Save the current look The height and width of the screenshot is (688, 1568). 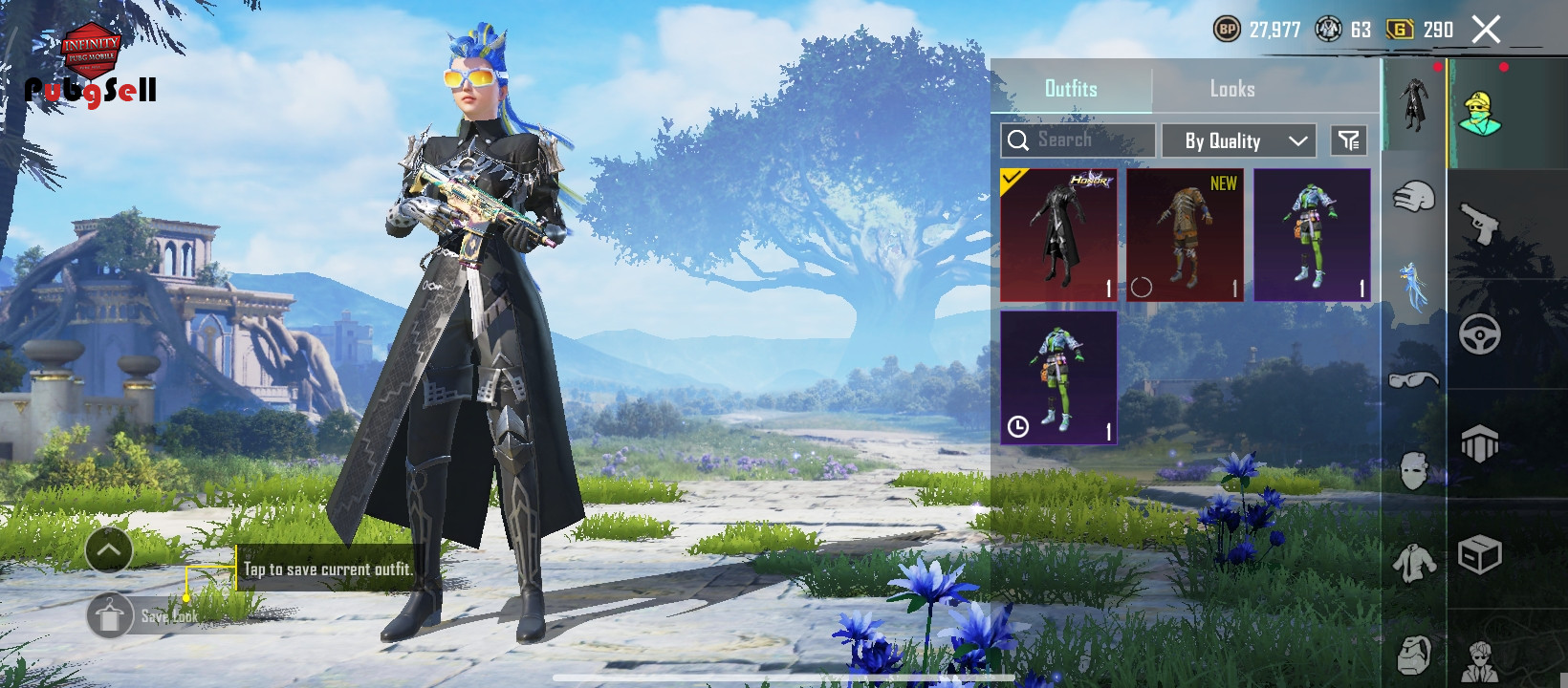click(x=110, y=616)
